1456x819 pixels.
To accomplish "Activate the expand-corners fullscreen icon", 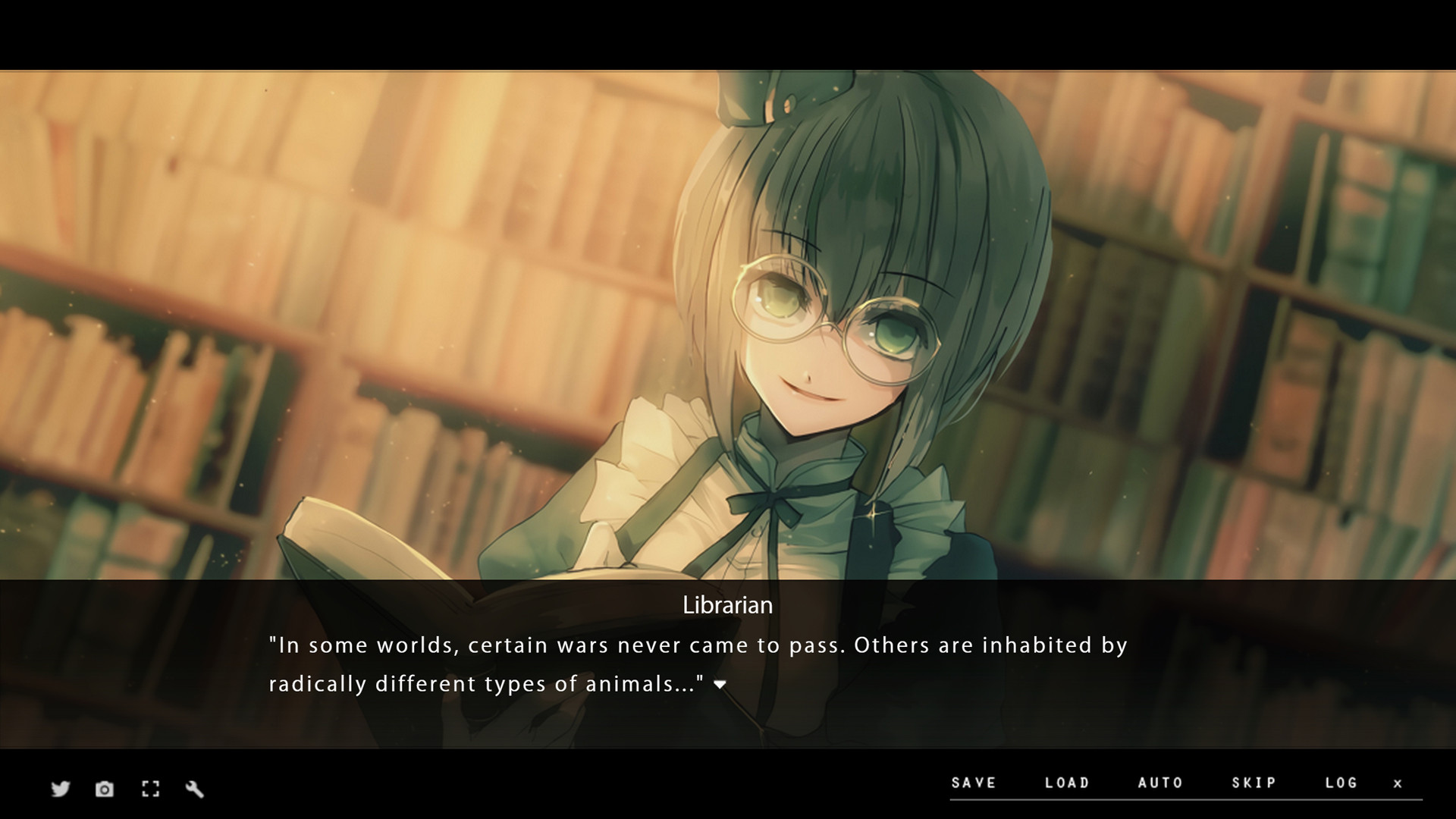I will tap(150, 789).
